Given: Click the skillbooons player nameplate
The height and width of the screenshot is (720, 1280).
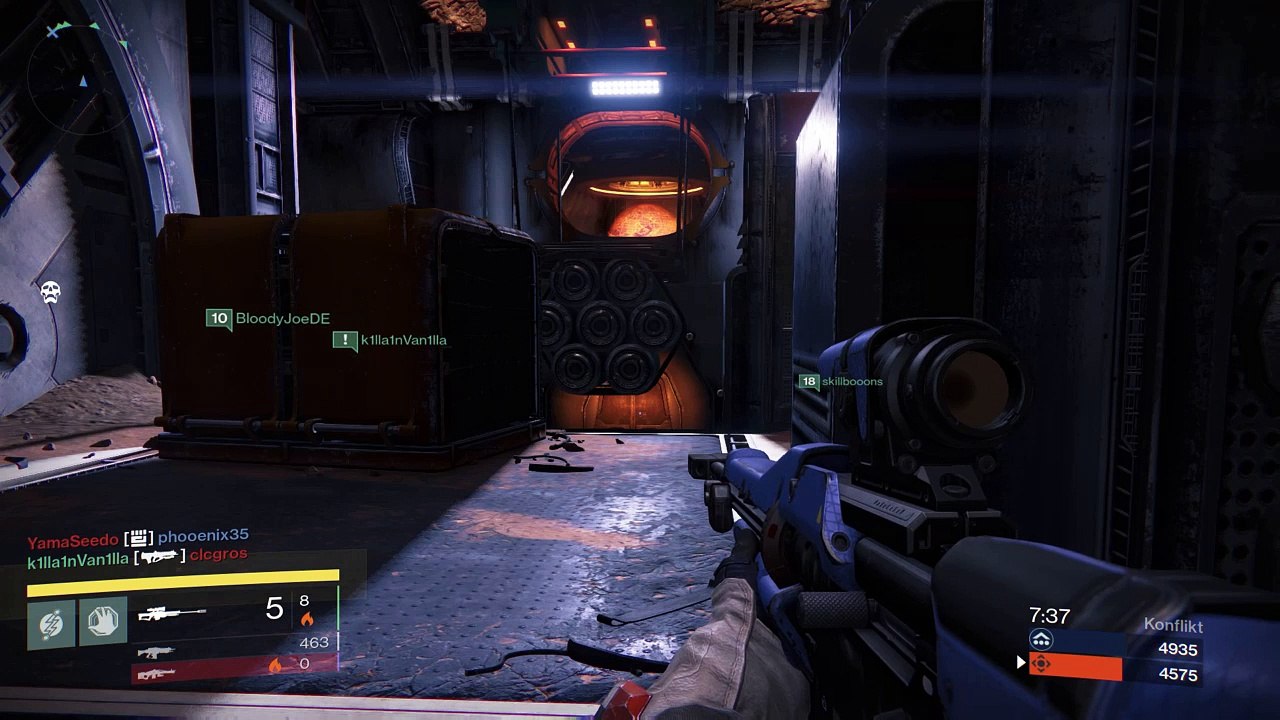Looking at the screenshot, I should 840,381.
